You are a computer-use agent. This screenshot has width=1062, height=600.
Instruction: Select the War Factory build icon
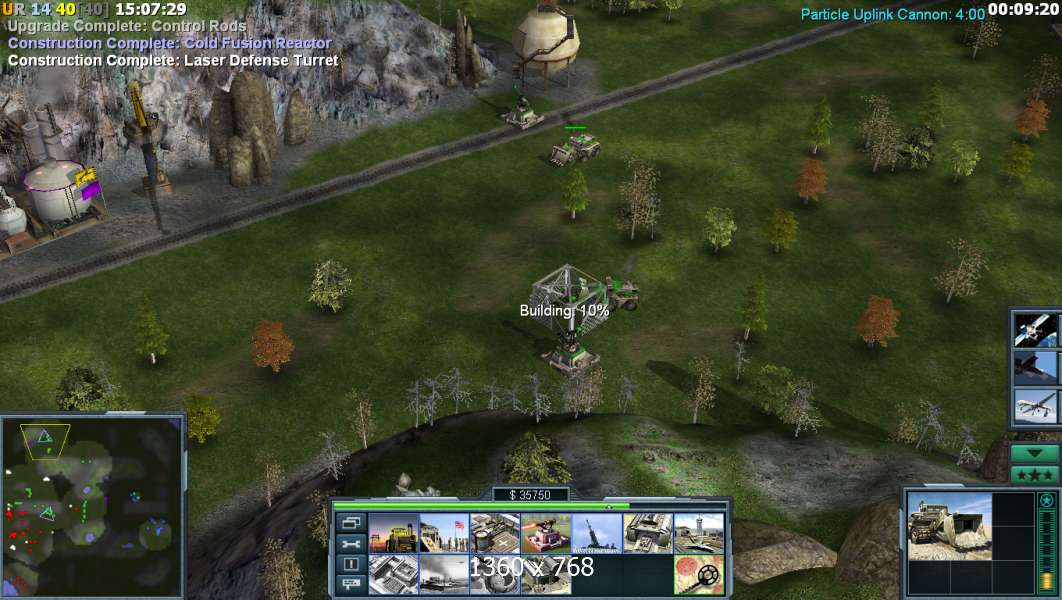[x=648, y=533]
